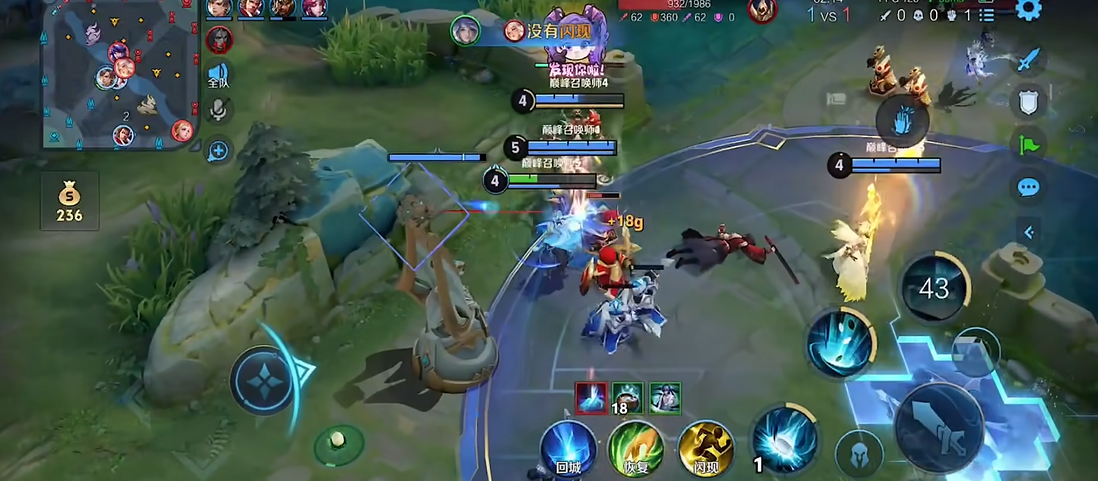Activate the Flash (闪现) summoner spell
Viewport: 1098px width, 481px height.
706,447
